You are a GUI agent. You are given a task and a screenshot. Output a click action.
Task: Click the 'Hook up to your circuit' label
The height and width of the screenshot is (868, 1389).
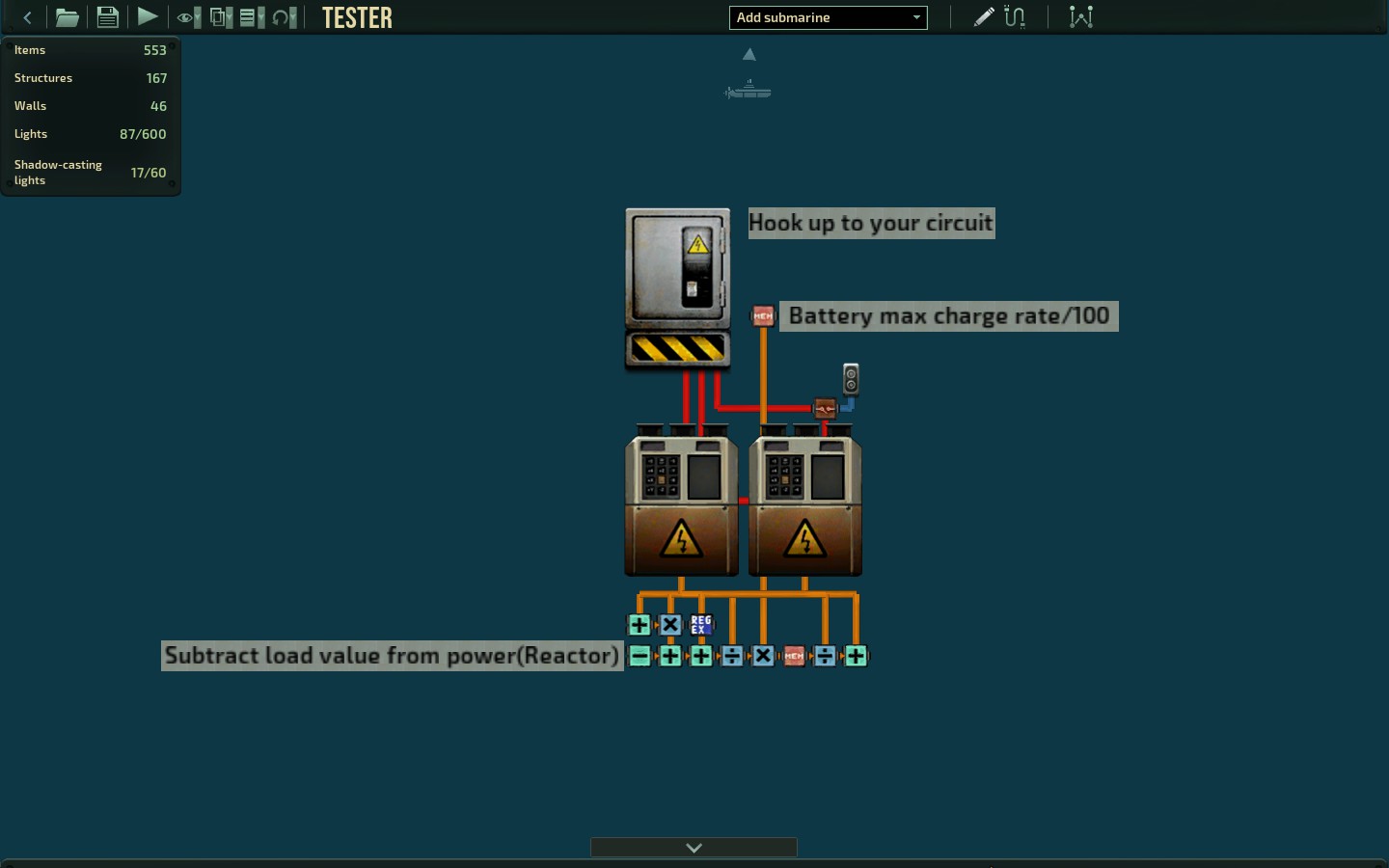pyautogui.click(x=871, y=223)
